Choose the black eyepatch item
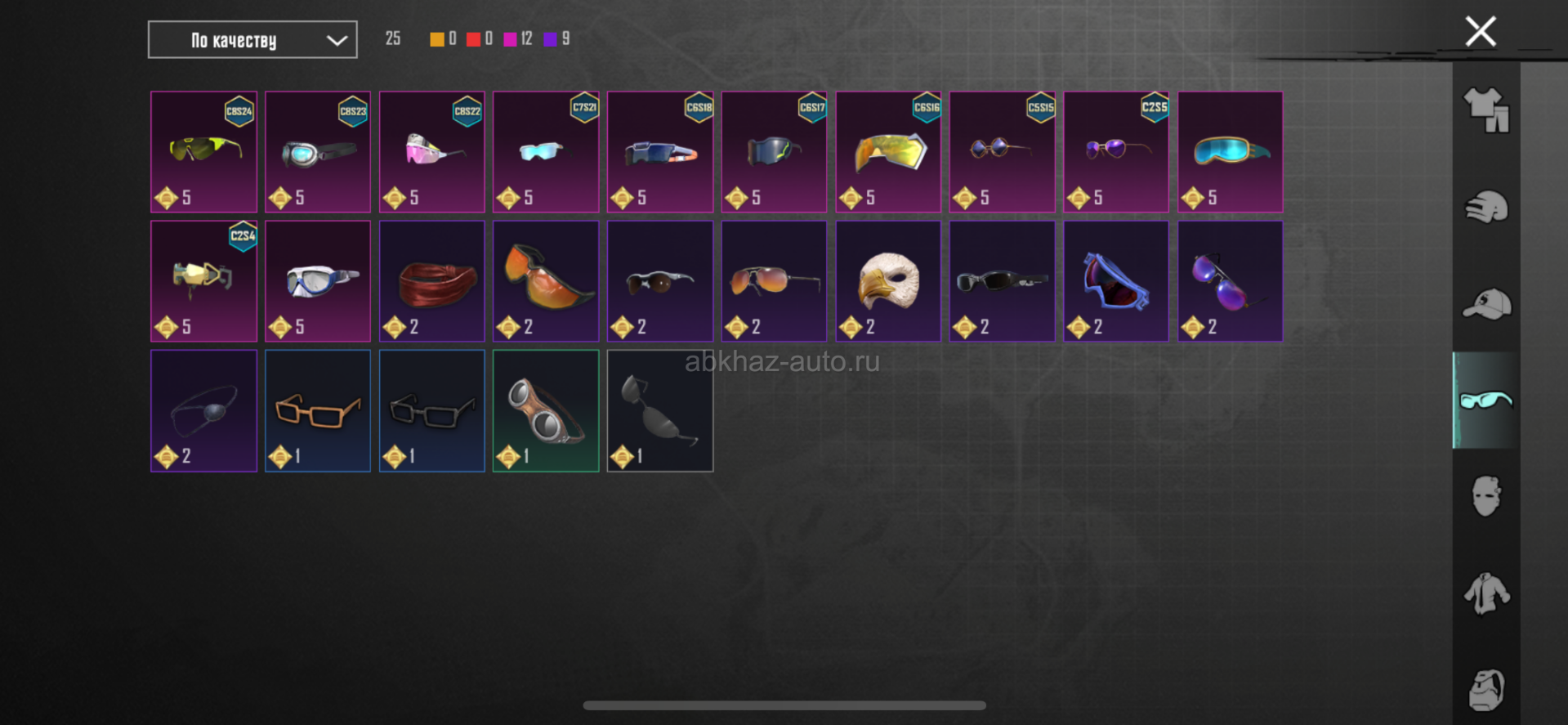Screen dimensions: 1568x725 pyautogui.click(x=203, y=410)
